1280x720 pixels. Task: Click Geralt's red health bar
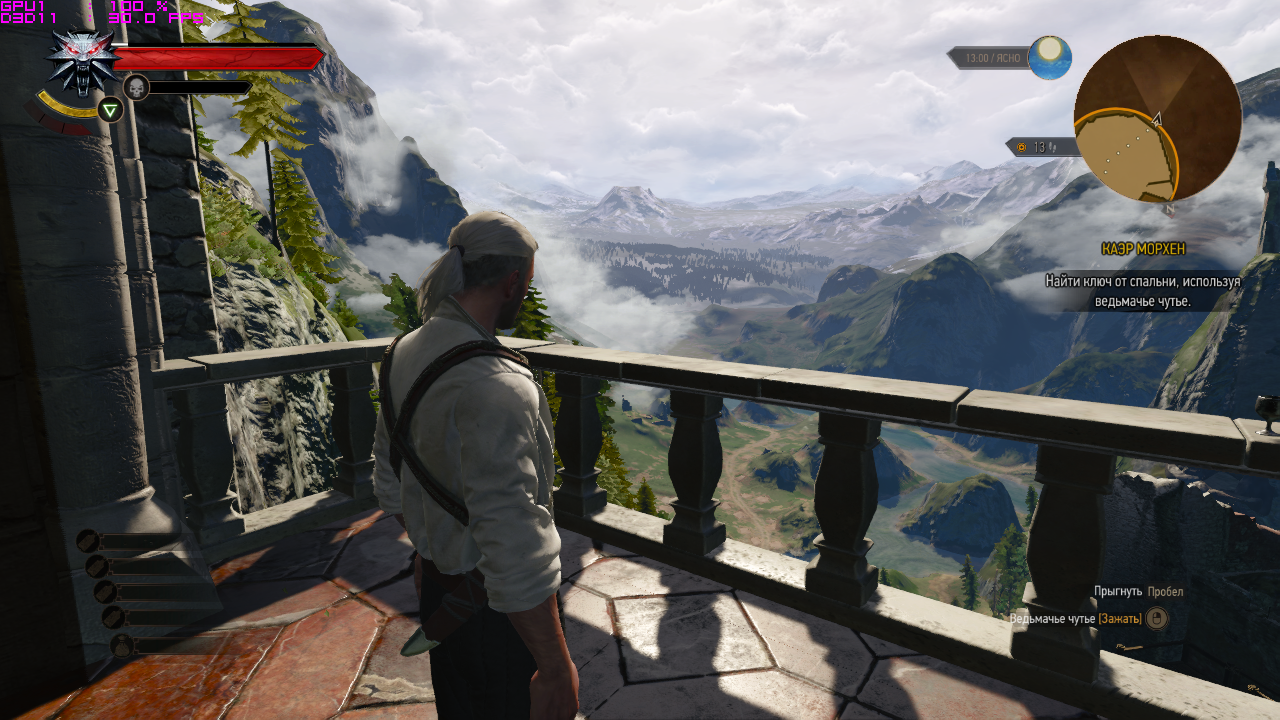pos(215,55)
